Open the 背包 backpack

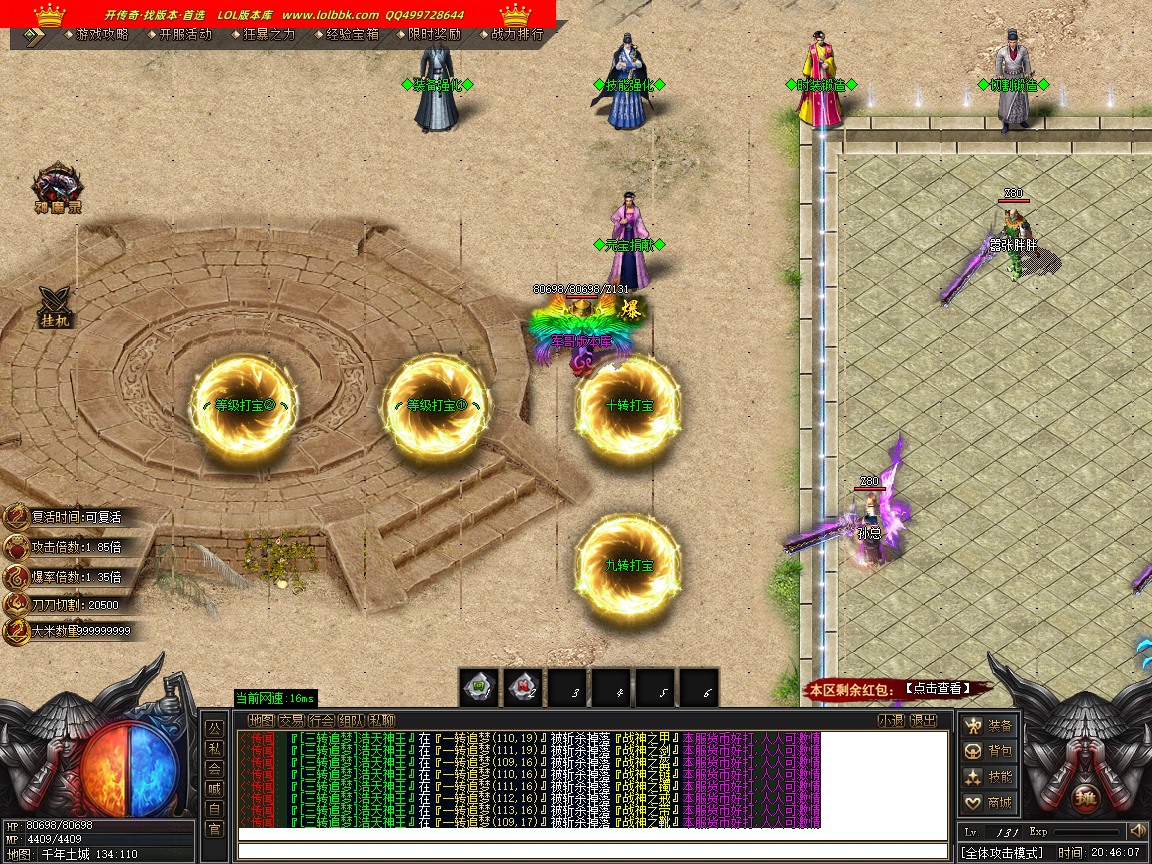click(x=988, y=751)
